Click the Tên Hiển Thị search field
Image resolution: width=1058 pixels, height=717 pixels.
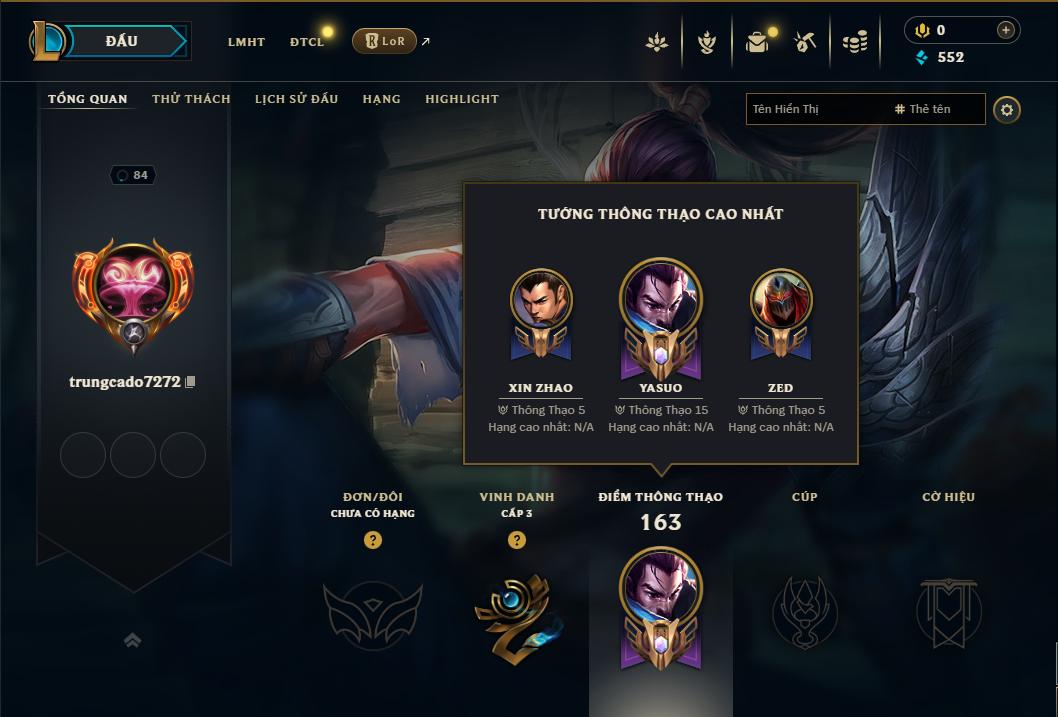point(815,109)
